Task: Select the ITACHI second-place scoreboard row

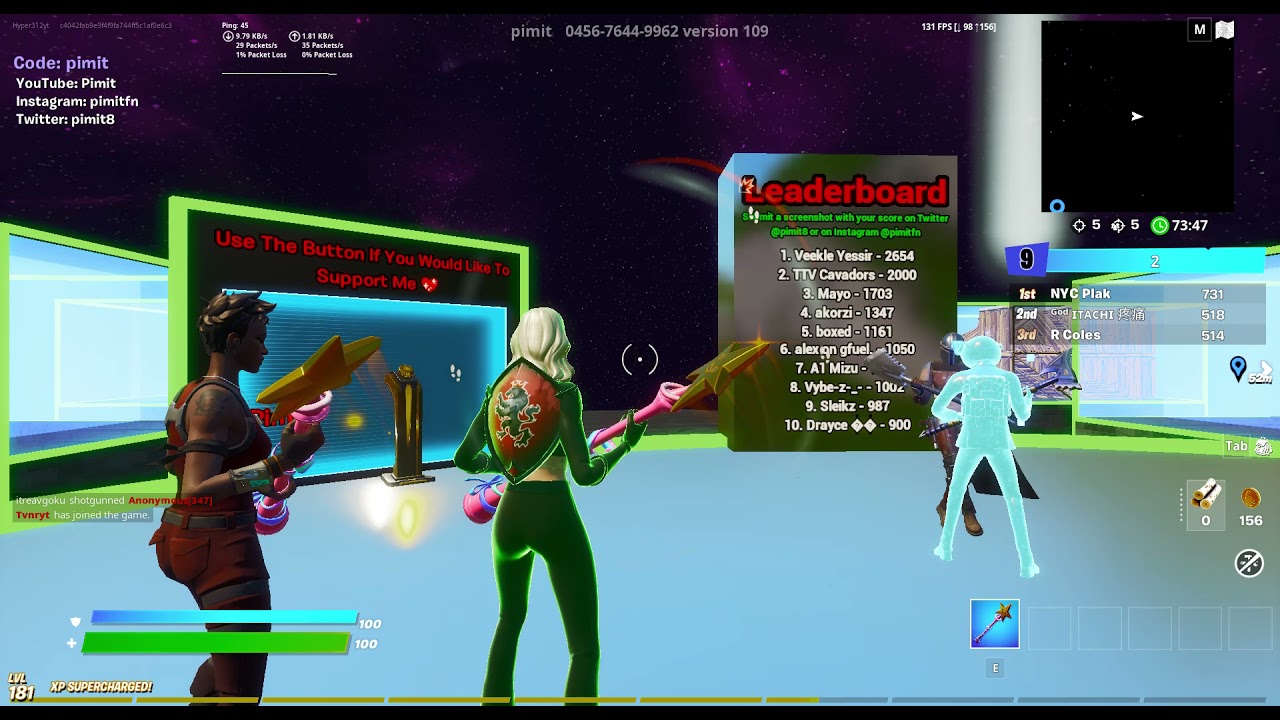Action: coord(1136,315)
